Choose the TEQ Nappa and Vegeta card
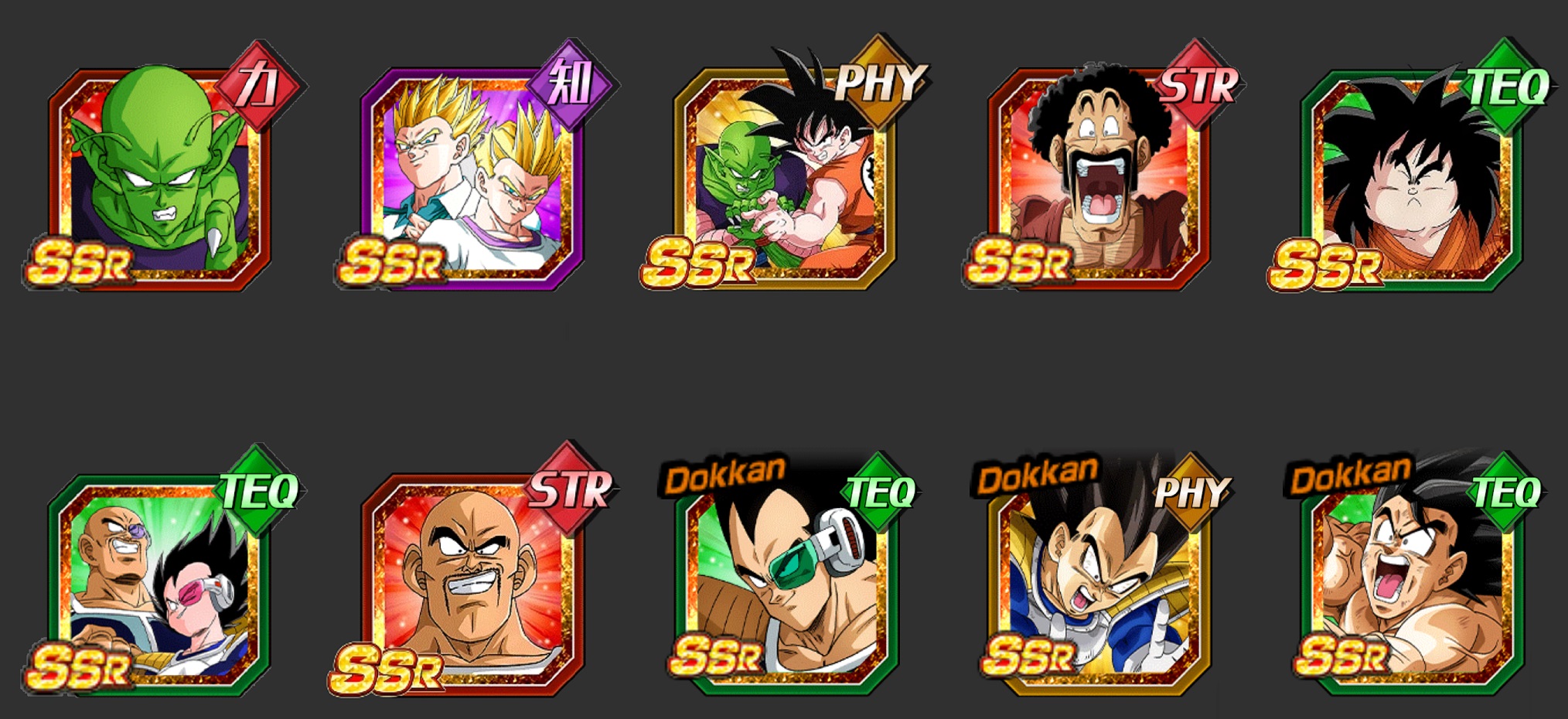The width and height of the screenshot is (1568, 719). (159, 584)
